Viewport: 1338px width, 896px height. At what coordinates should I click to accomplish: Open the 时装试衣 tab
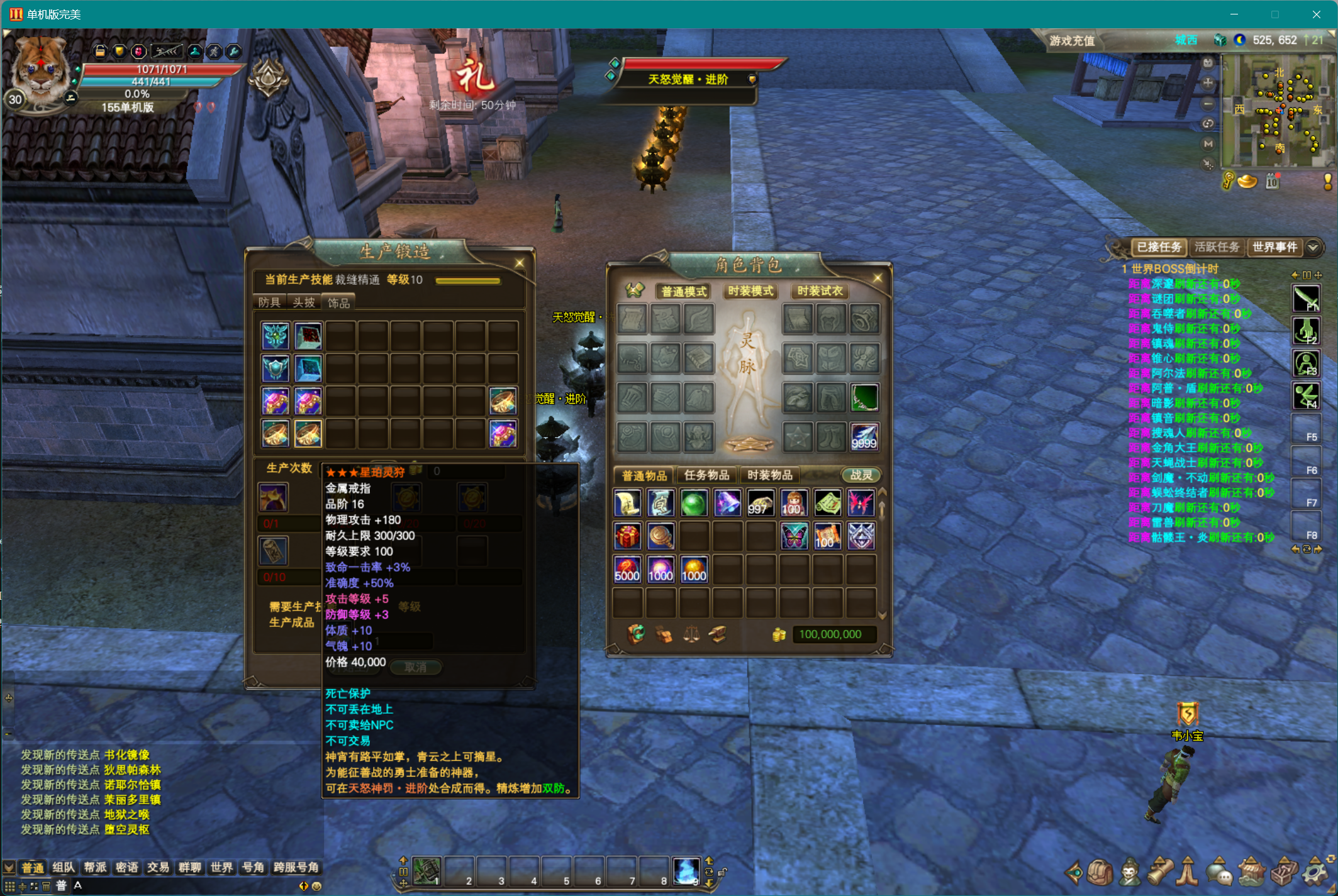pyautogui.click(x=820, y=291)
